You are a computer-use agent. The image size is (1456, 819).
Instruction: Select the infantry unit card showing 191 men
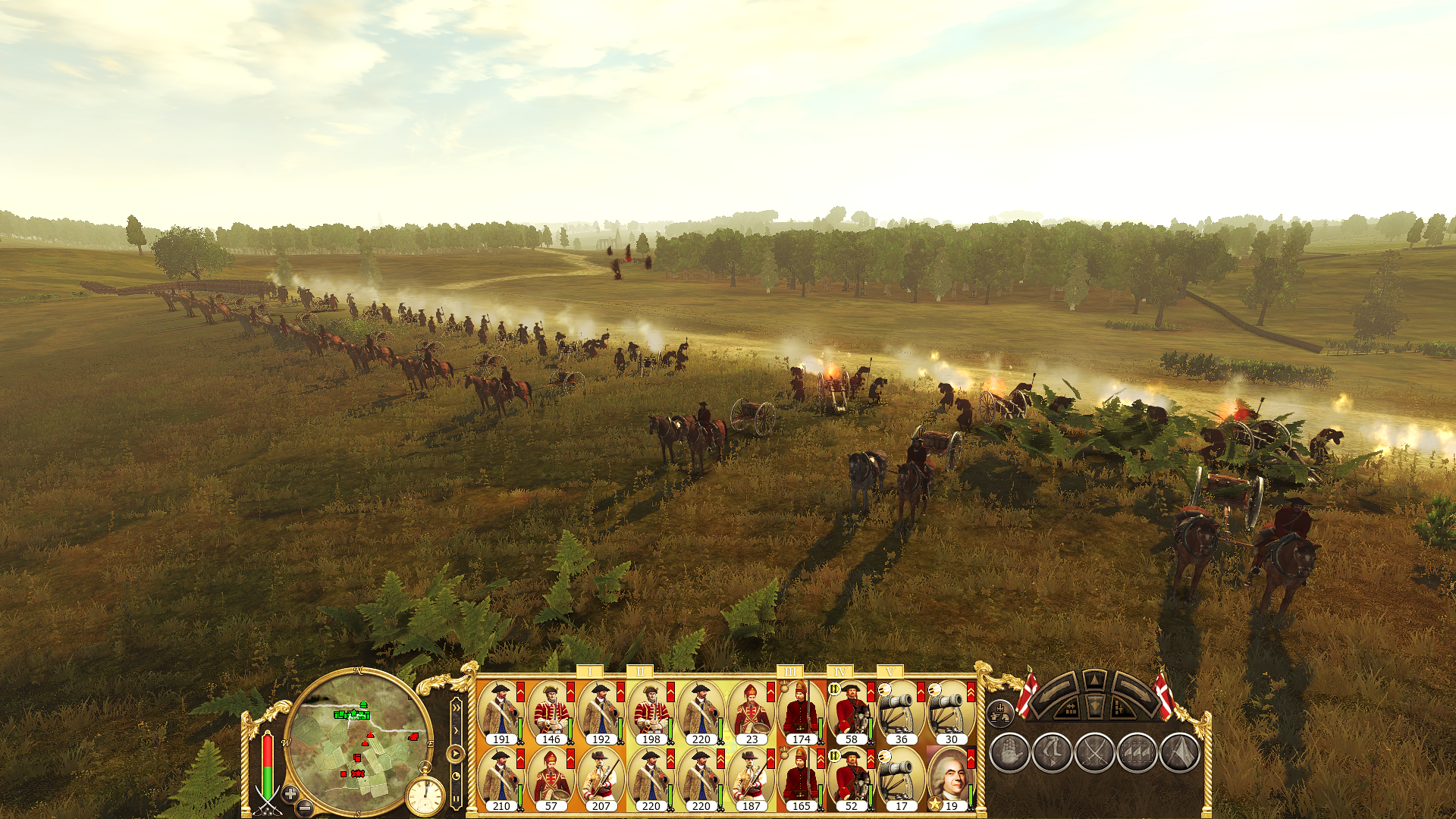pyautogui.click(x=500, y=712)
